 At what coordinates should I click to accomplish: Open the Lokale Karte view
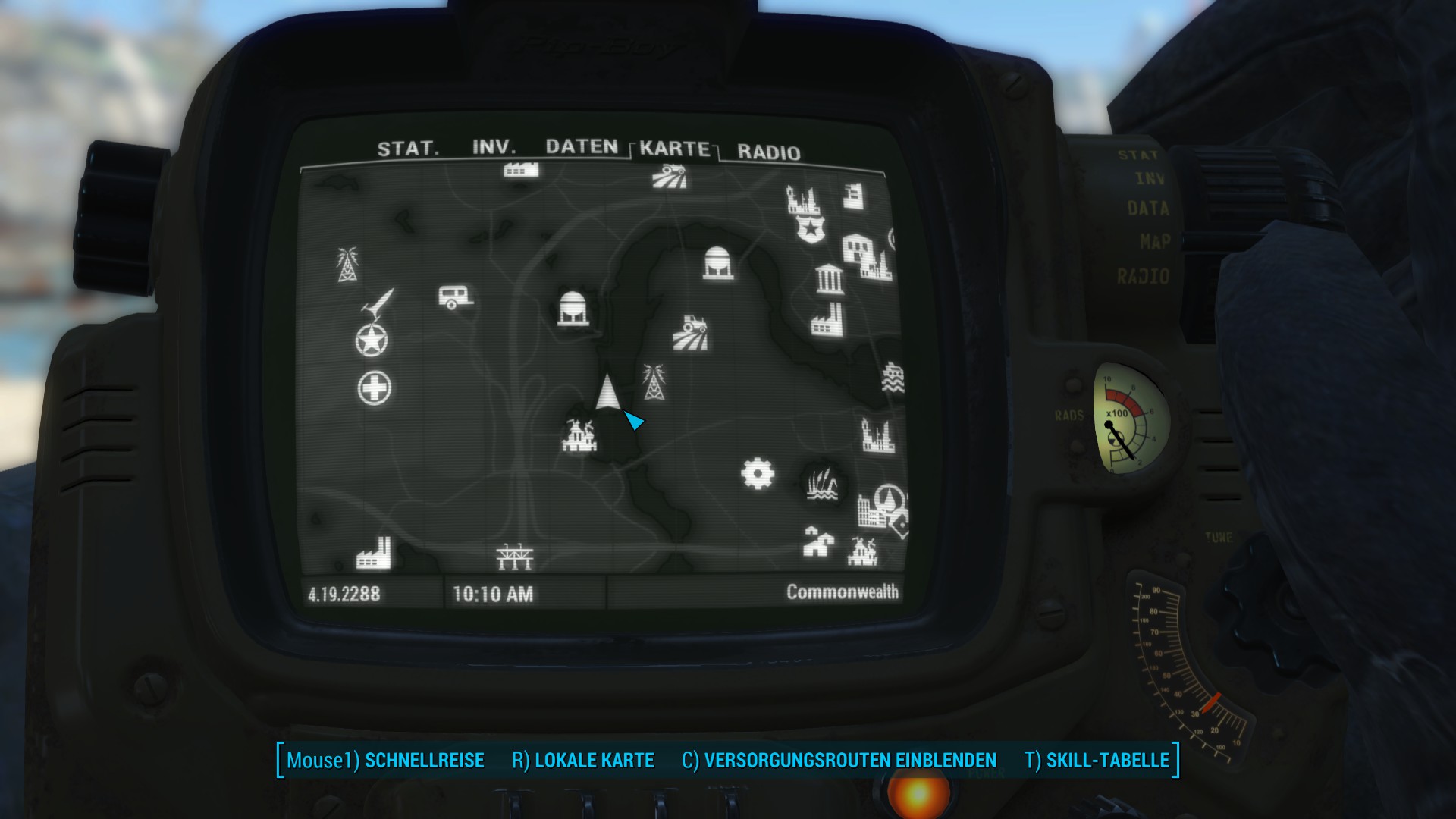[x=582, y=760]
